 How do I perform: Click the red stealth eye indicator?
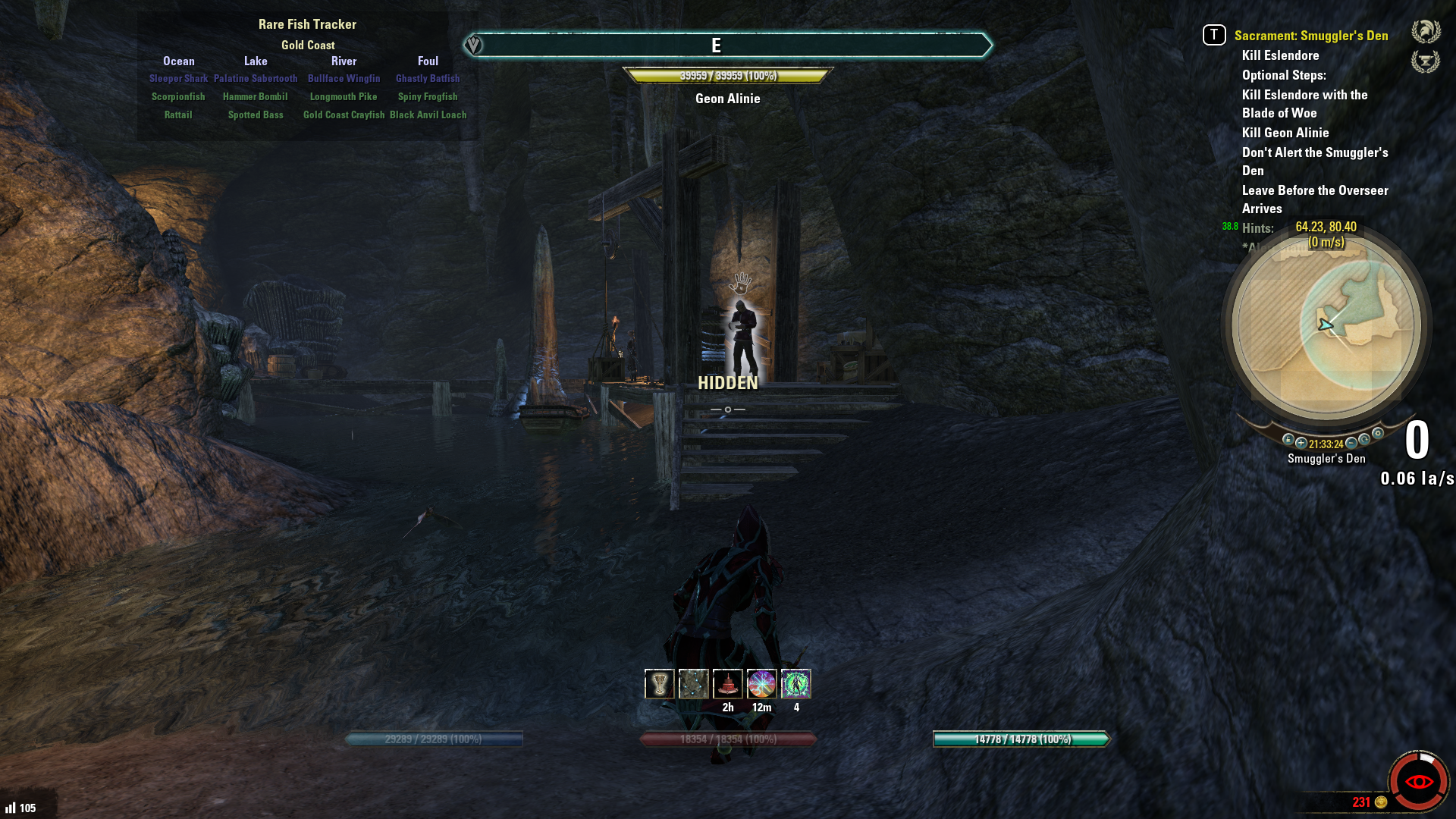click(1419, 782)
